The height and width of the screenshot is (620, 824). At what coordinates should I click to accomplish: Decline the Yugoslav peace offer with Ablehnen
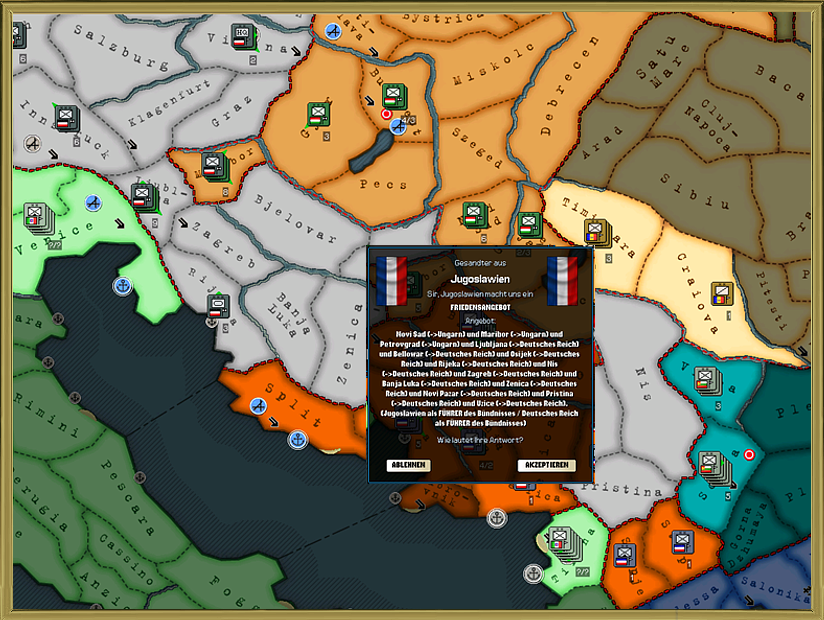coord(409,465)
